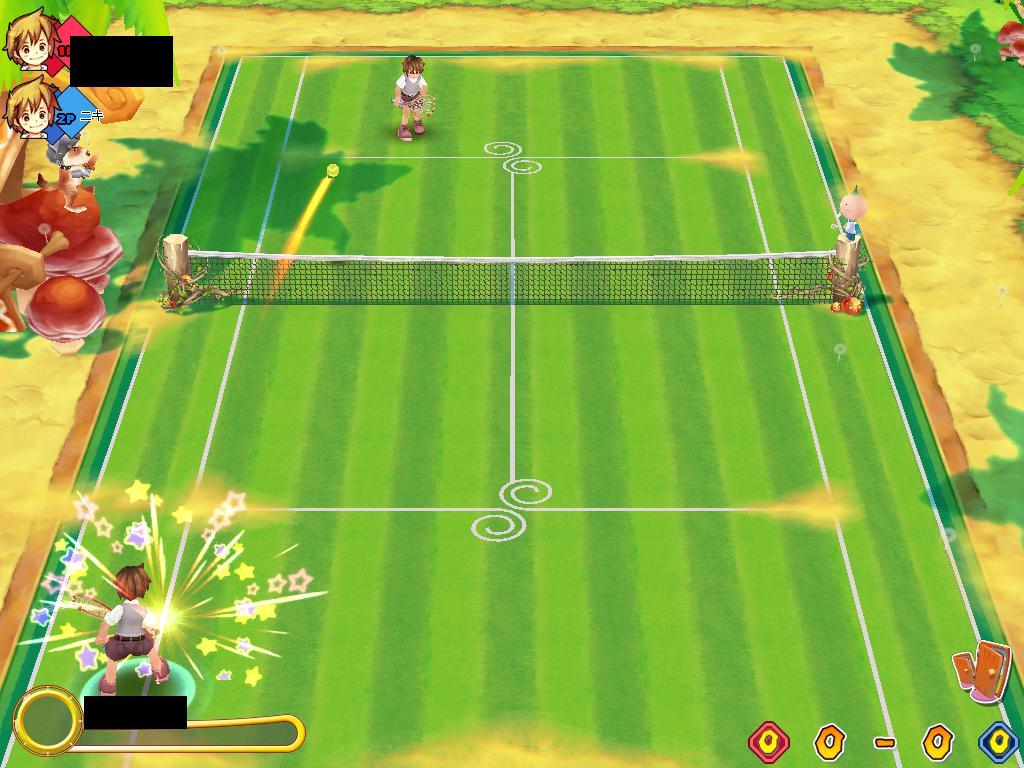Select the 2P player portrait
Screen dimensions: 1024x768
click(x=30, y=108)
